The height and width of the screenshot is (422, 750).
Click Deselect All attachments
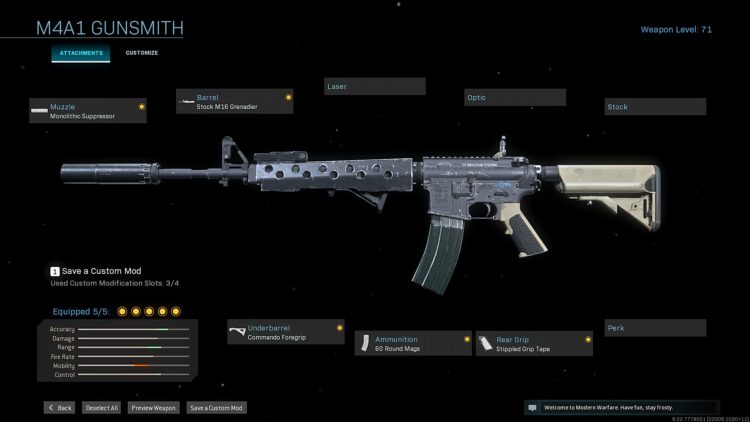pos(100,408)
